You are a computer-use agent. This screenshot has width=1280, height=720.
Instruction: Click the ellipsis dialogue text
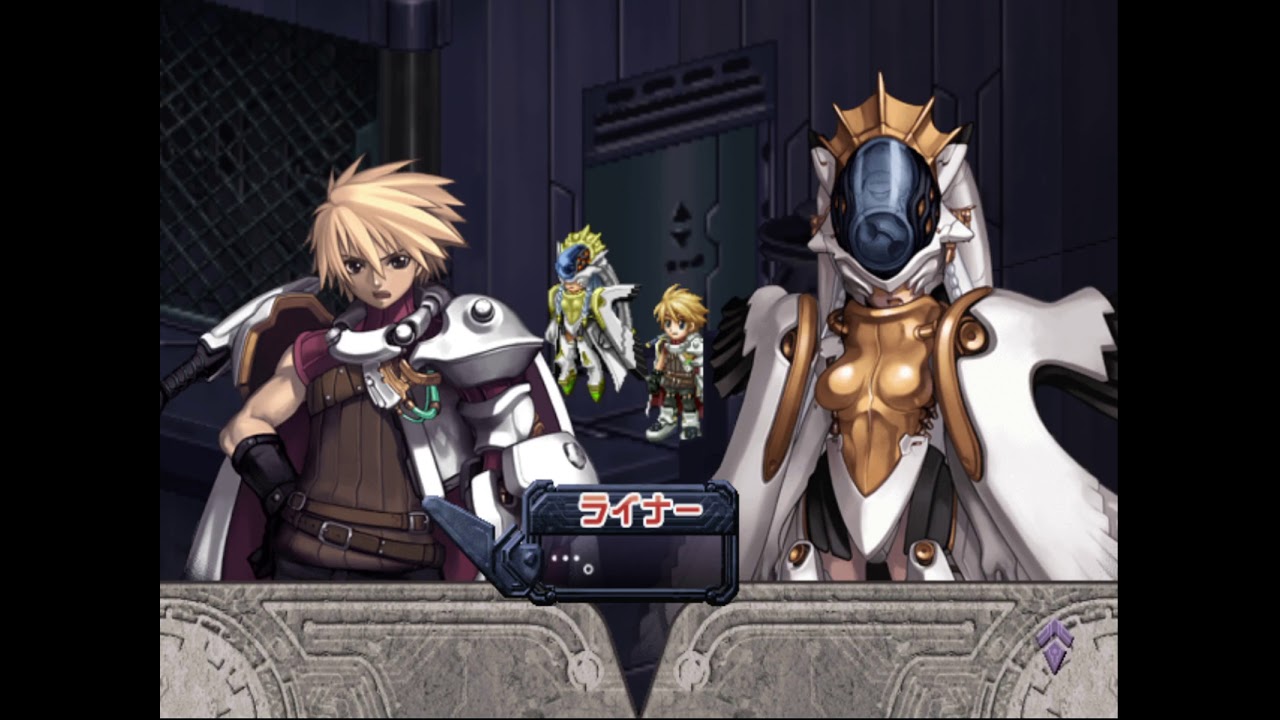point(565,558)
